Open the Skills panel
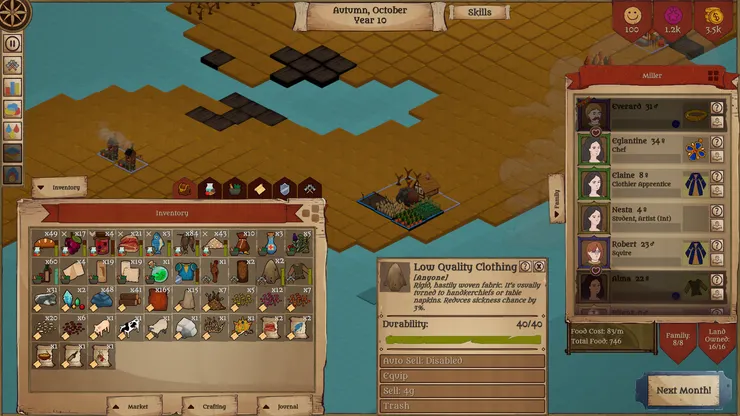Image resolution: width=740 pixels, height=416 pixels. coord(479,13)
